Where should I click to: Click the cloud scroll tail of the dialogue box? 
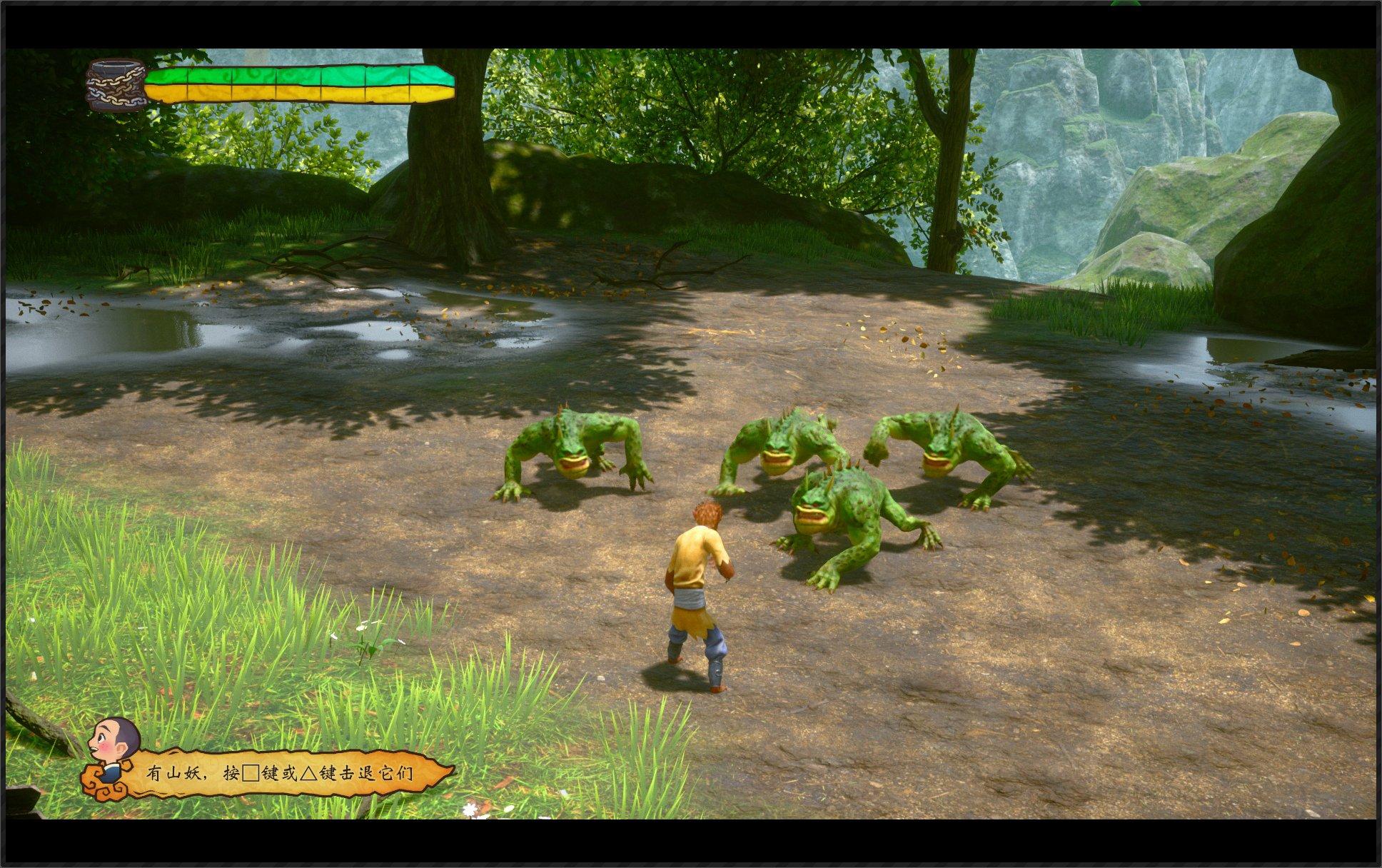(x=100, y=785)
